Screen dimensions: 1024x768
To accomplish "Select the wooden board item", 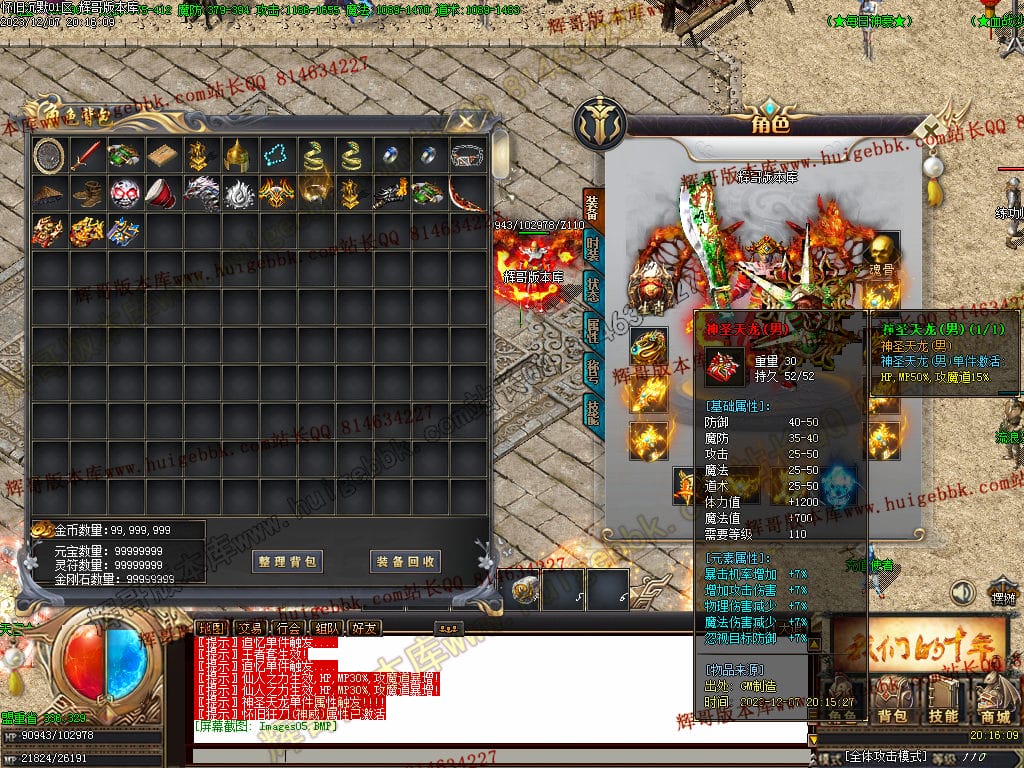I will tap(161, 155).
